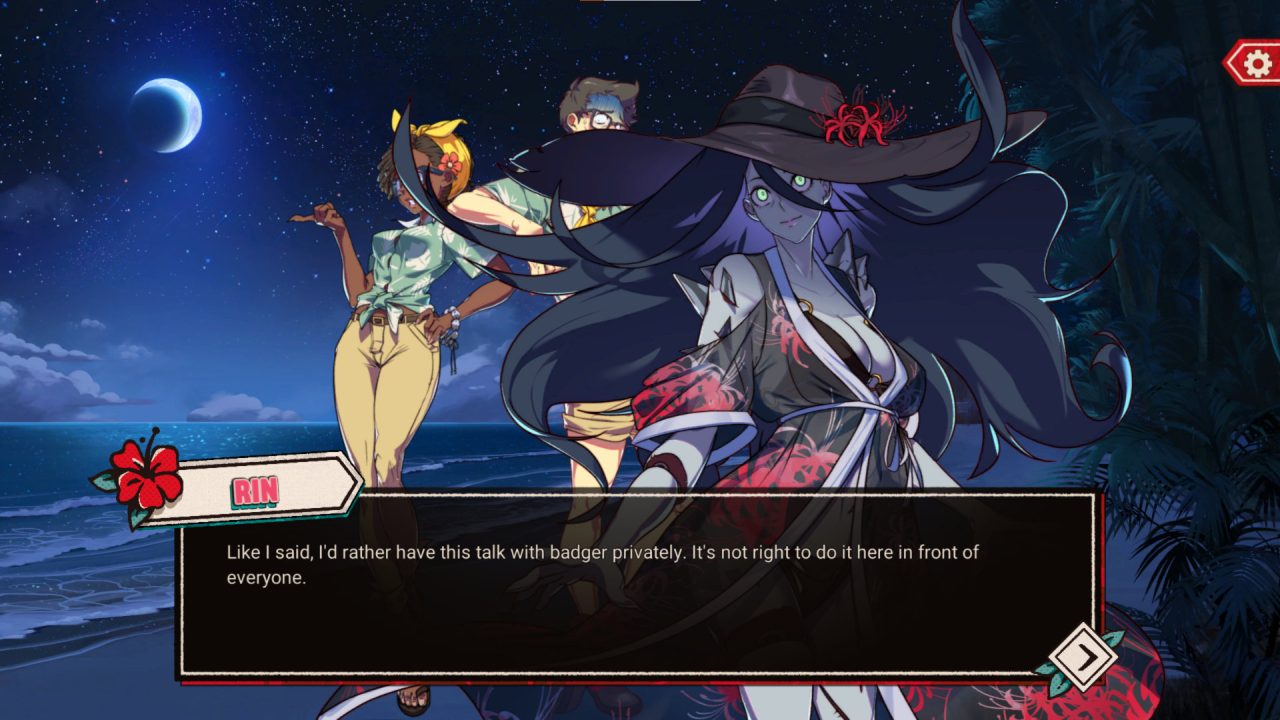Advance dialogue with the arrow button
The image size is (1280, 720).
(x=1084, y=656)
